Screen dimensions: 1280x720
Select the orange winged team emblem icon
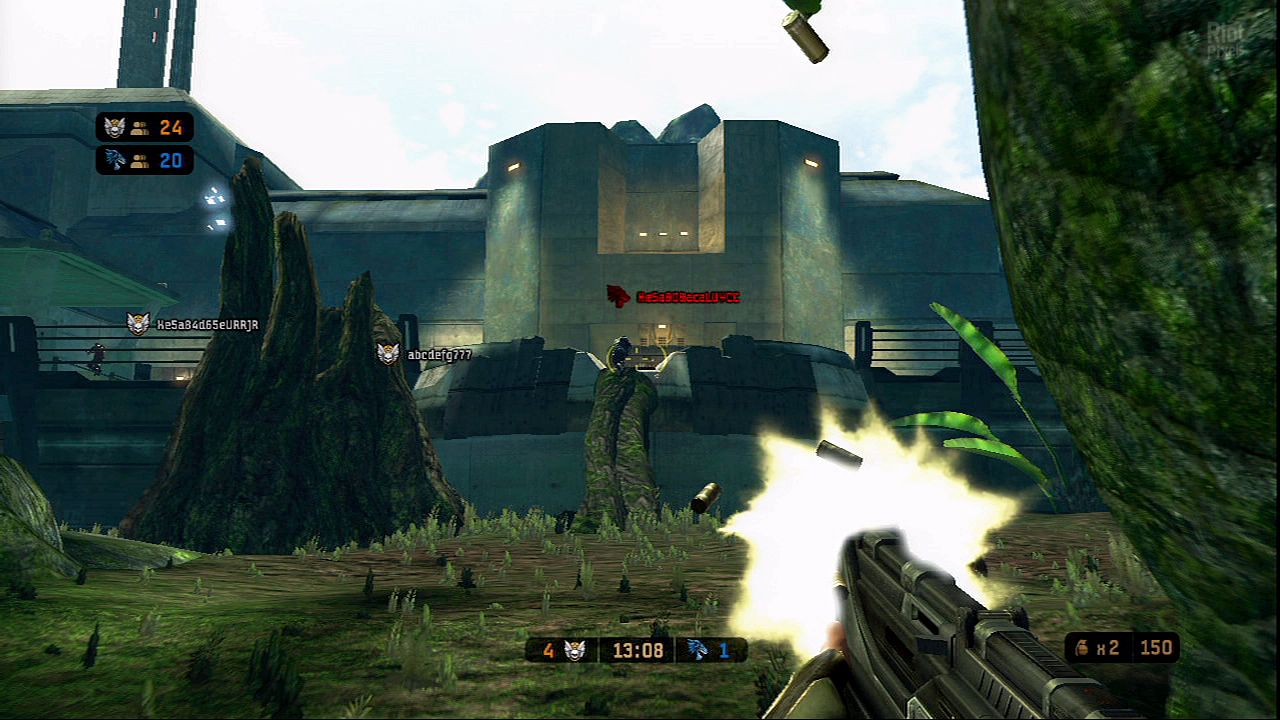pyautogui.click(x=114, y=127)
